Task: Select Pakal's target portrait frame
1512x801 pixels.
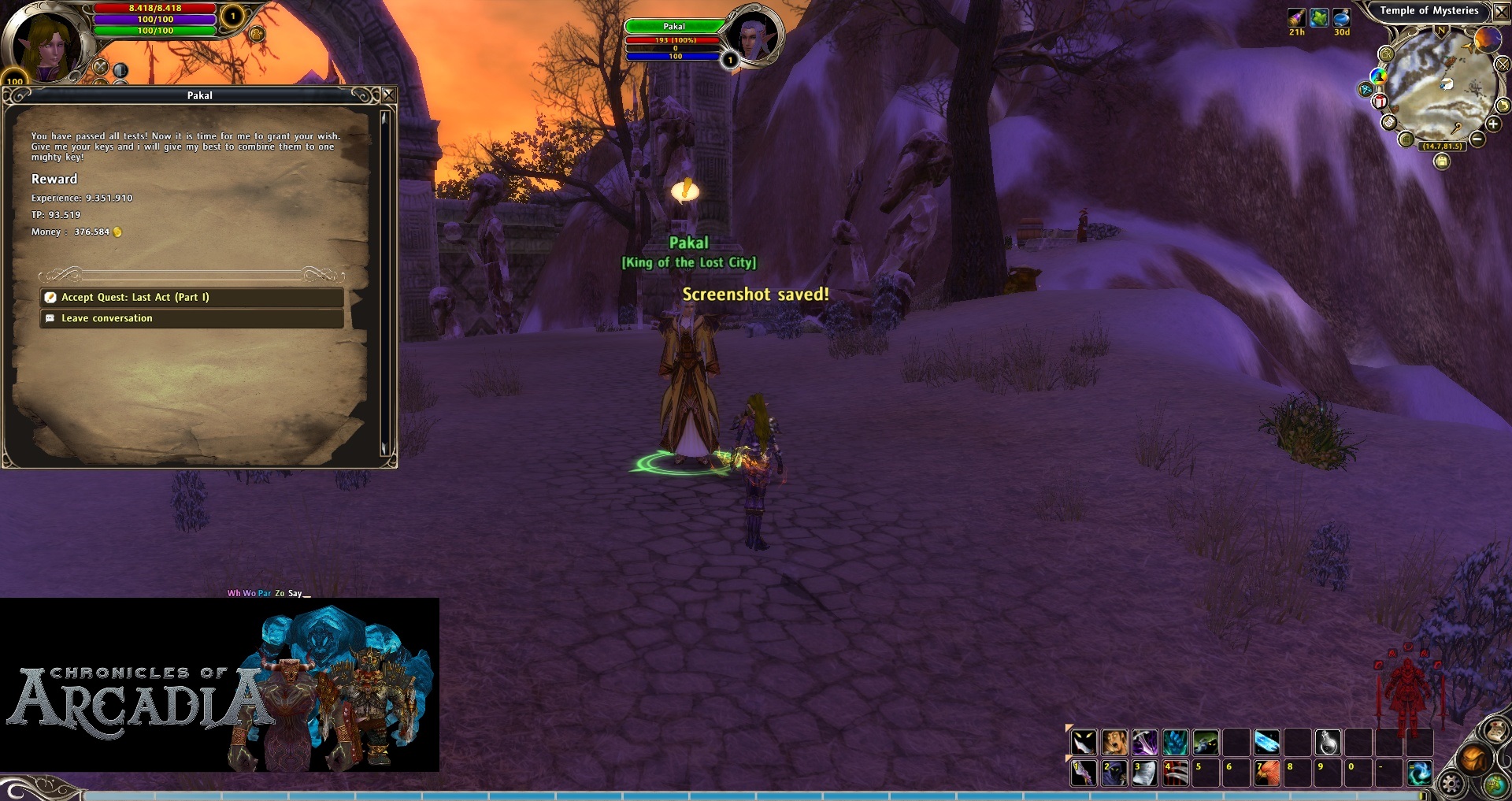Action: click(753, 36)
